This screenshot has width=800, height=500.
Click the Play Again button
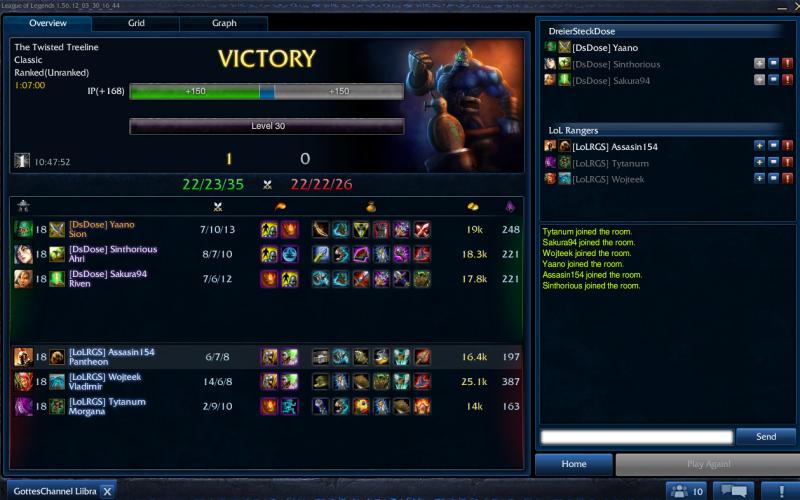coord(706,464)
